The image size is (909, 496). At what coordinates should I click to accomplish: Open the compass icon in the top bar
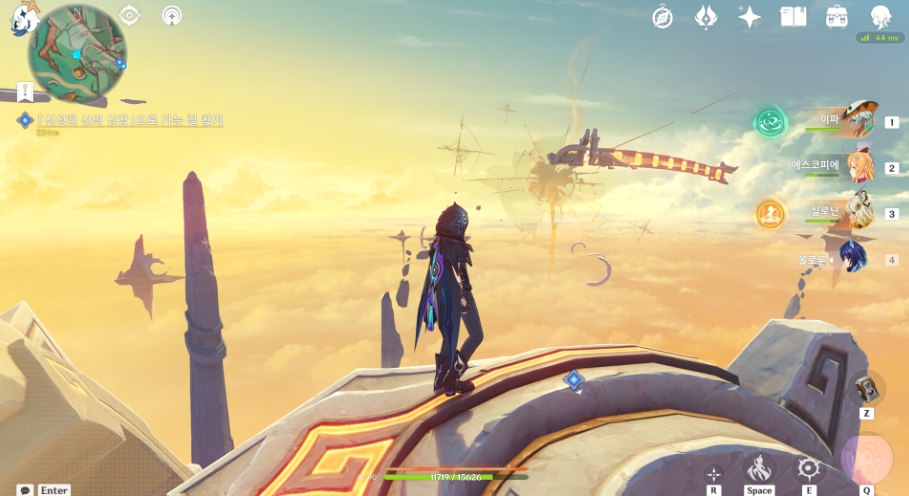662,16
